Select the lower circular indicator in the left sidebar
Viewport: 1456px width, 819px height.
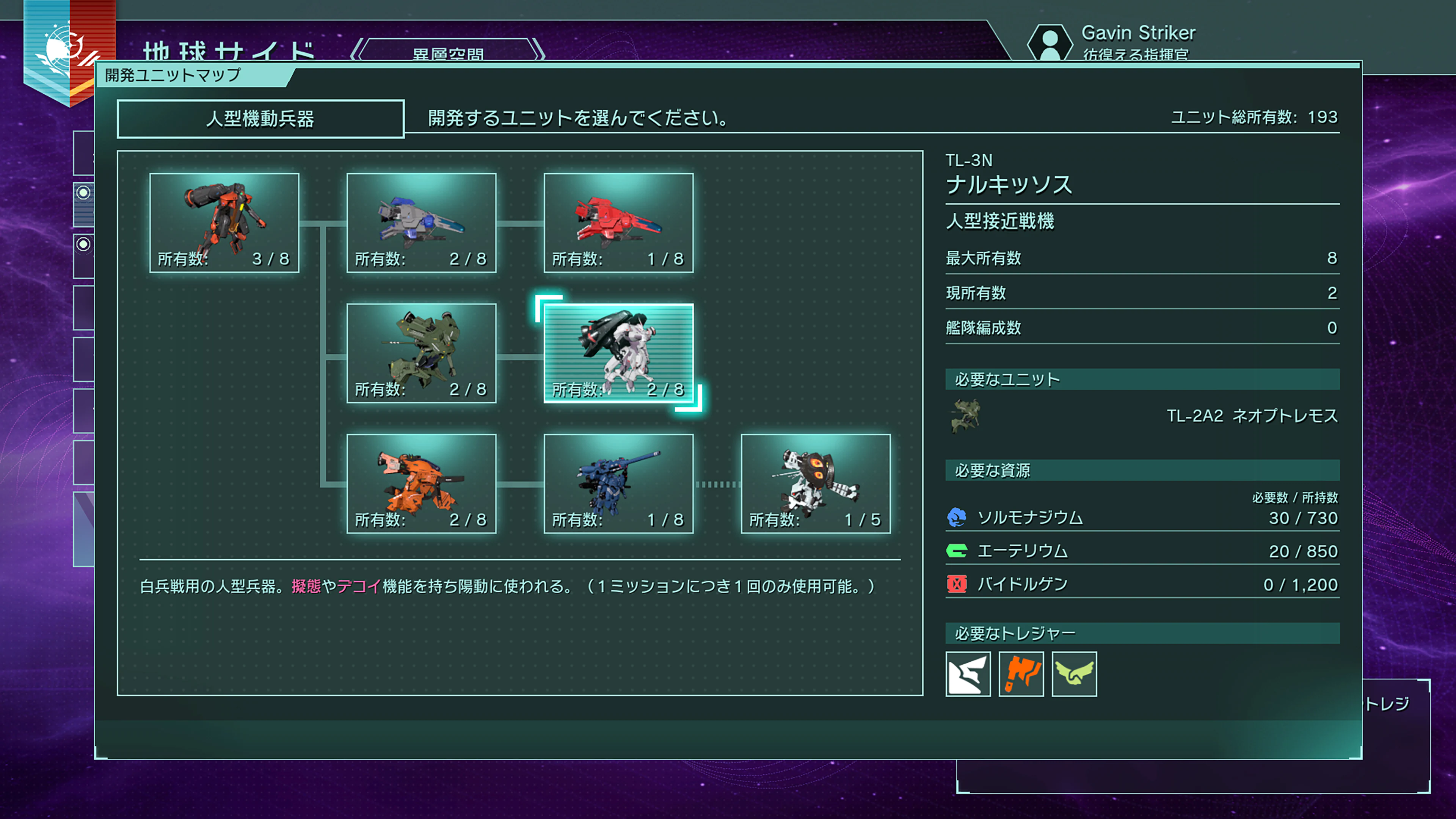coord(84,243)
